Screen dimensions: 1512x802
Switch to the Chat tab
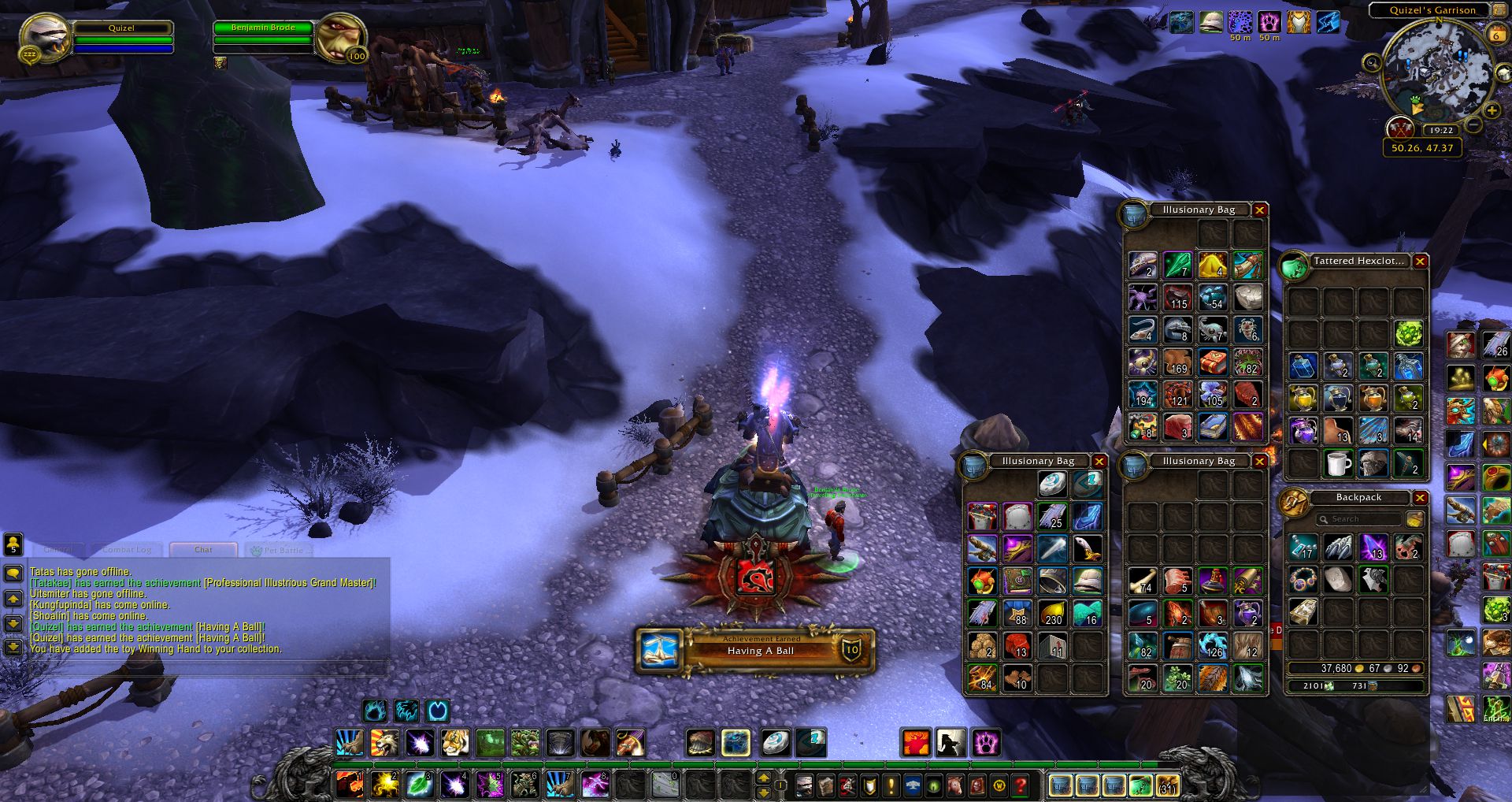pyautogui.click(x=203, y=550)
